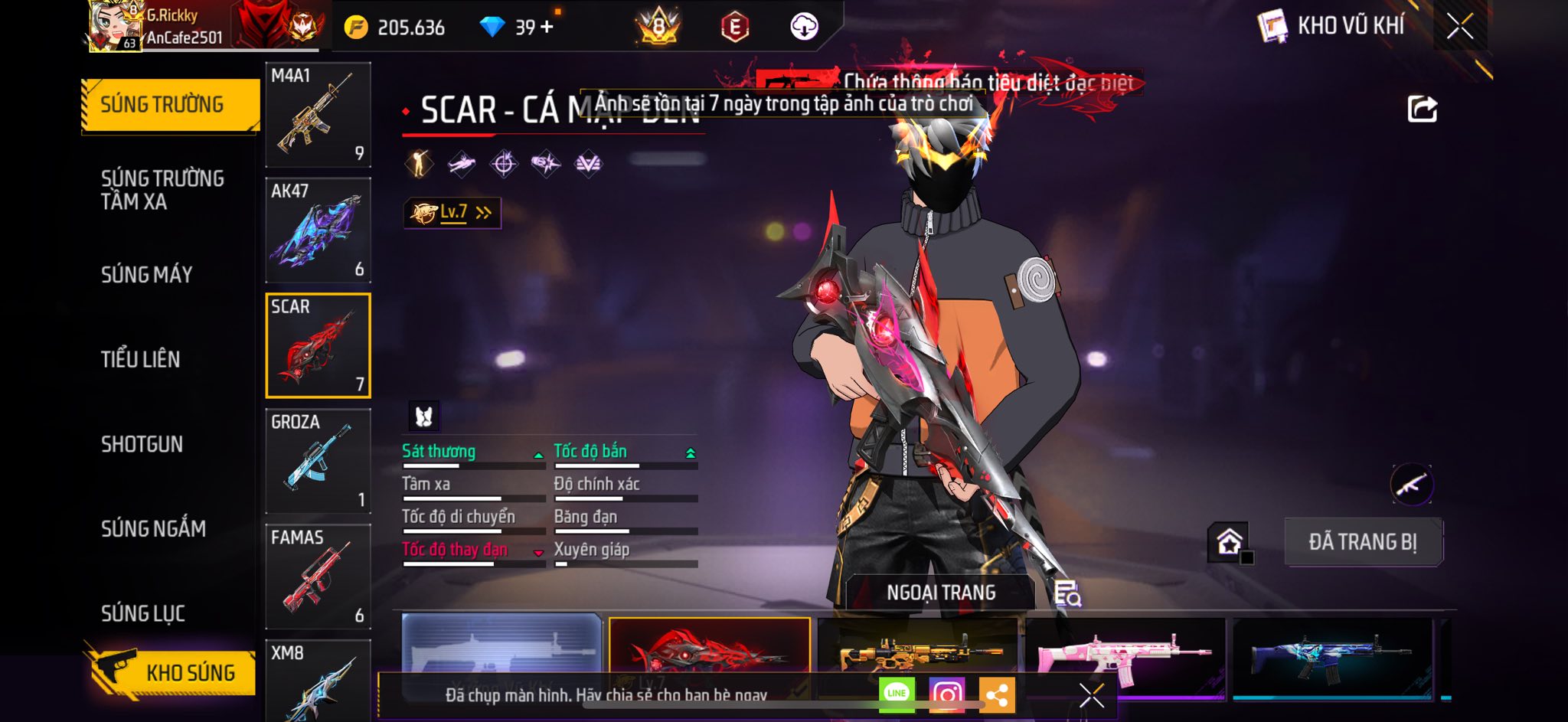
Task: Click the share arrow icon
Action: tap(1422, 109)
